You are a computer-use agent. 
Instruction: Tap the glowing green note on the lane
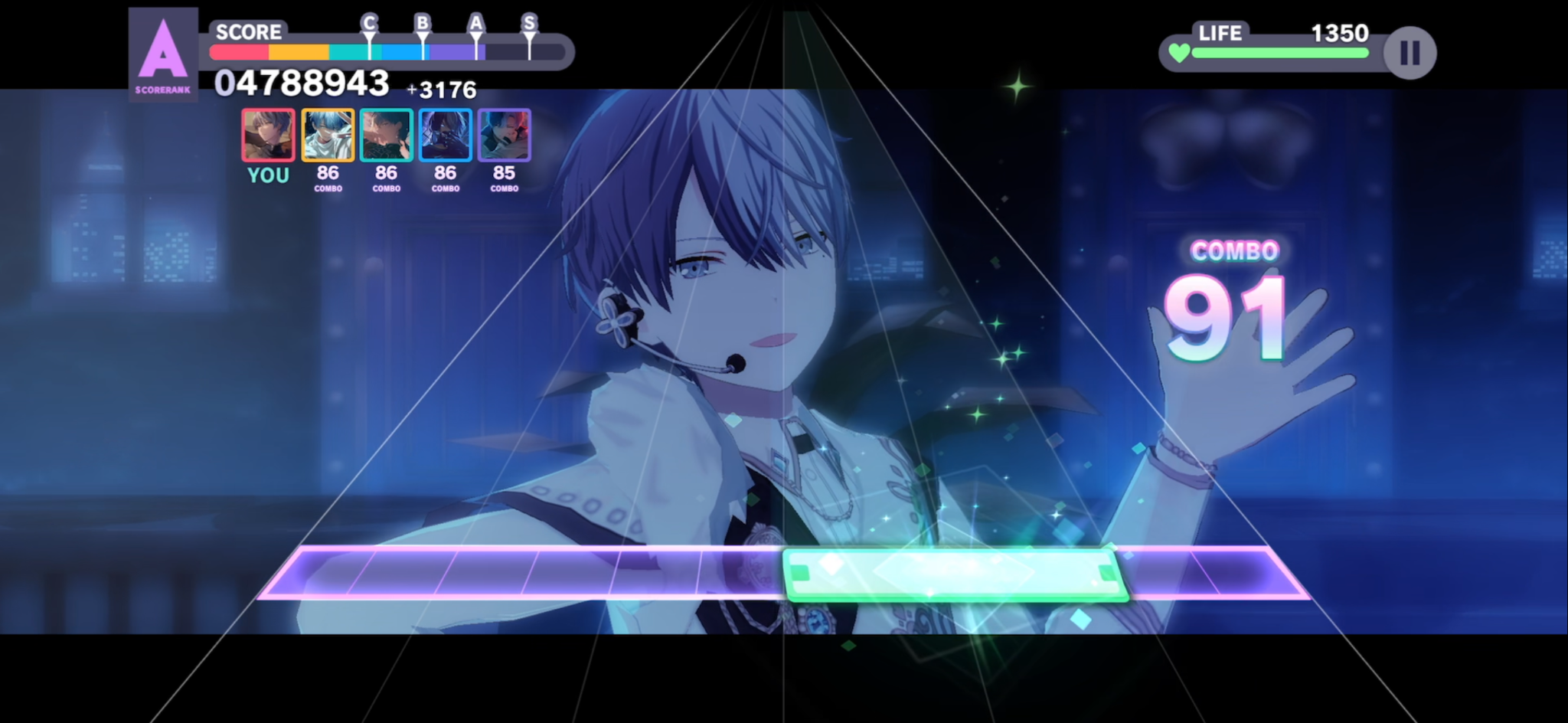tap(953, 573)
